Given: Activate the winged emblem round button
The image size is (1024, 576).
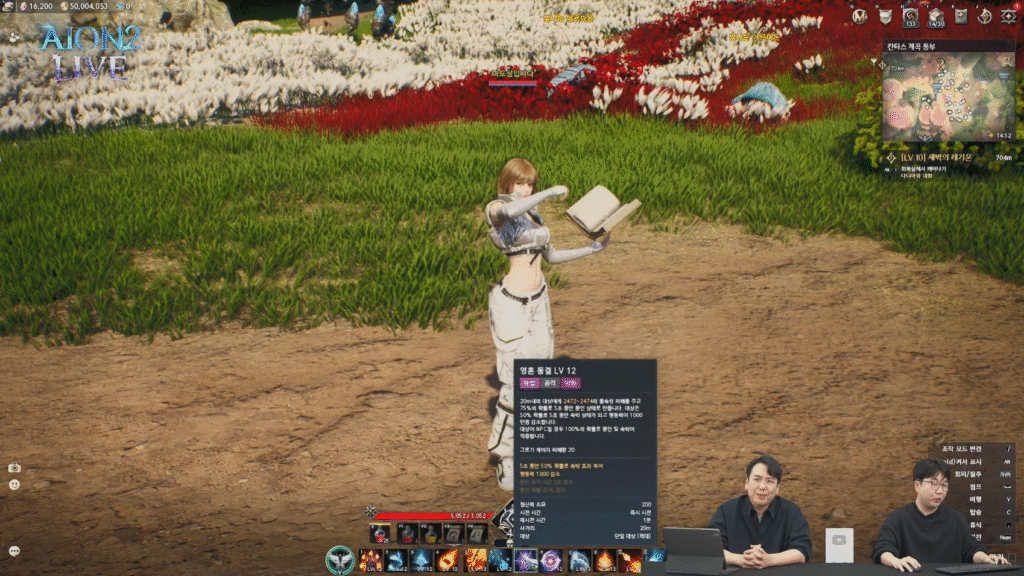Looking at the screenshot, I should point(340,560).
